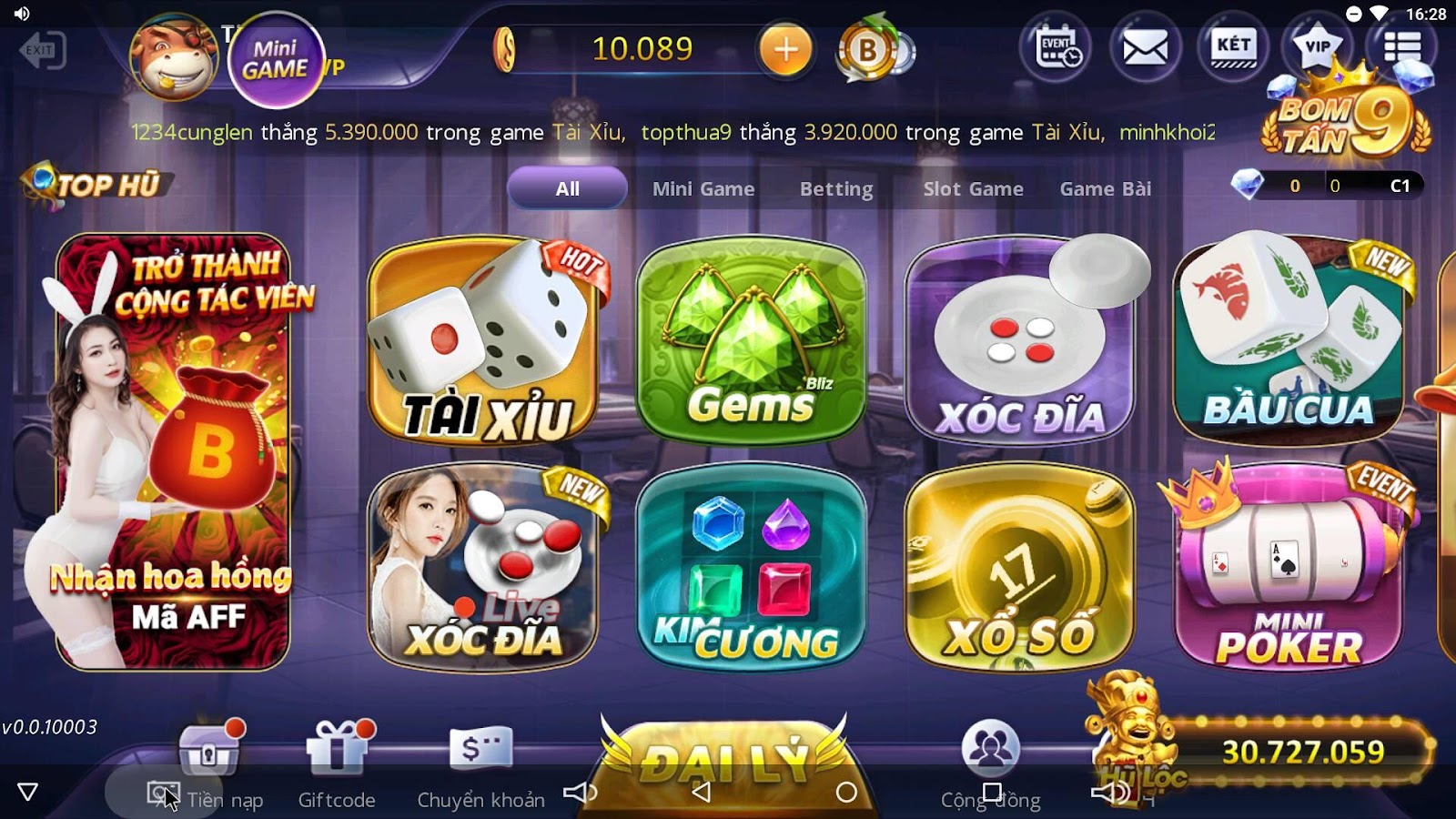1456x819 pixels.
Task: Open the Event calendar panel
Action: point(1057,47)
